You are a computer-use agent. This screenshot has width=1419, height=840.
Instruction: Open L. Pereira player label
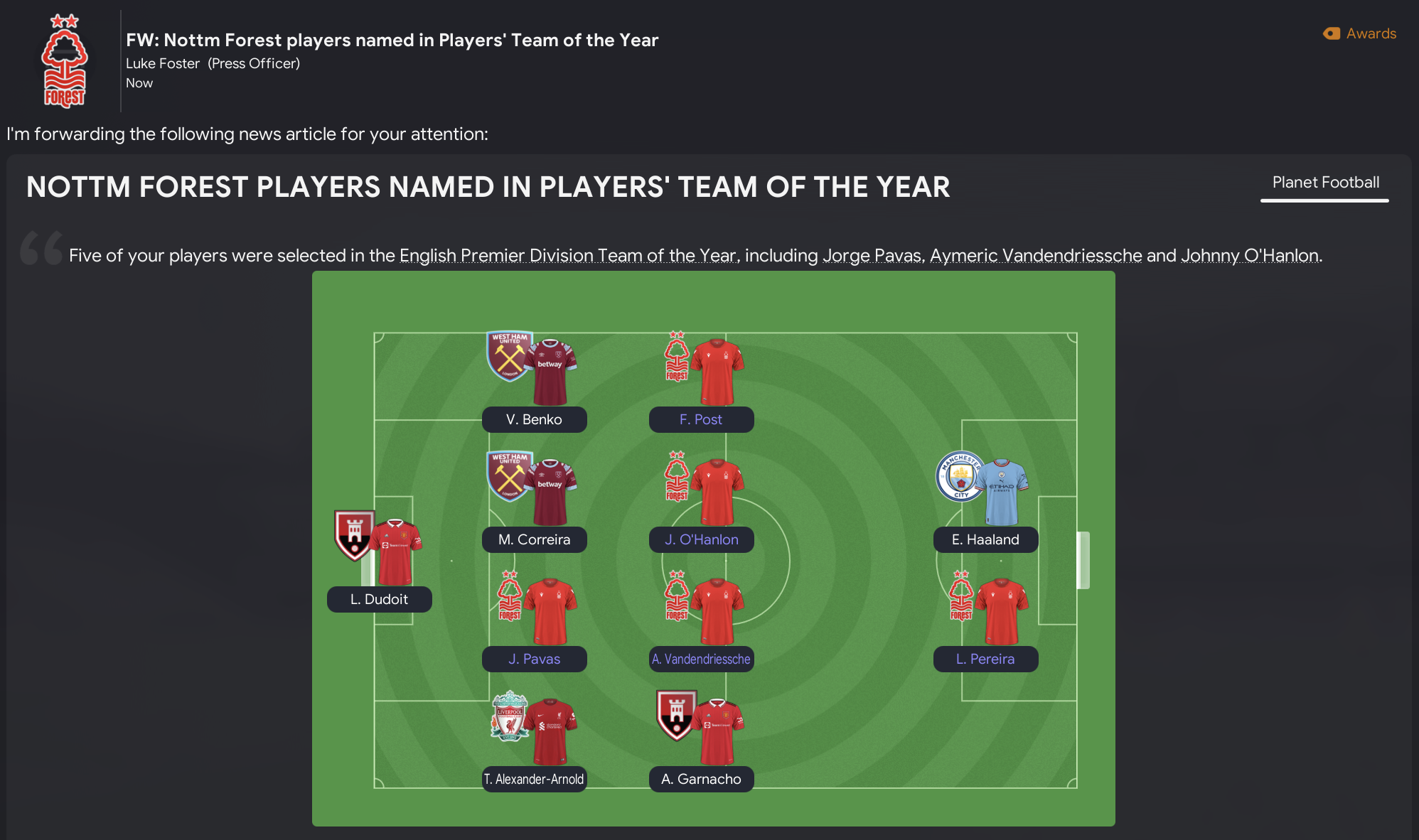tap(985, 659)
